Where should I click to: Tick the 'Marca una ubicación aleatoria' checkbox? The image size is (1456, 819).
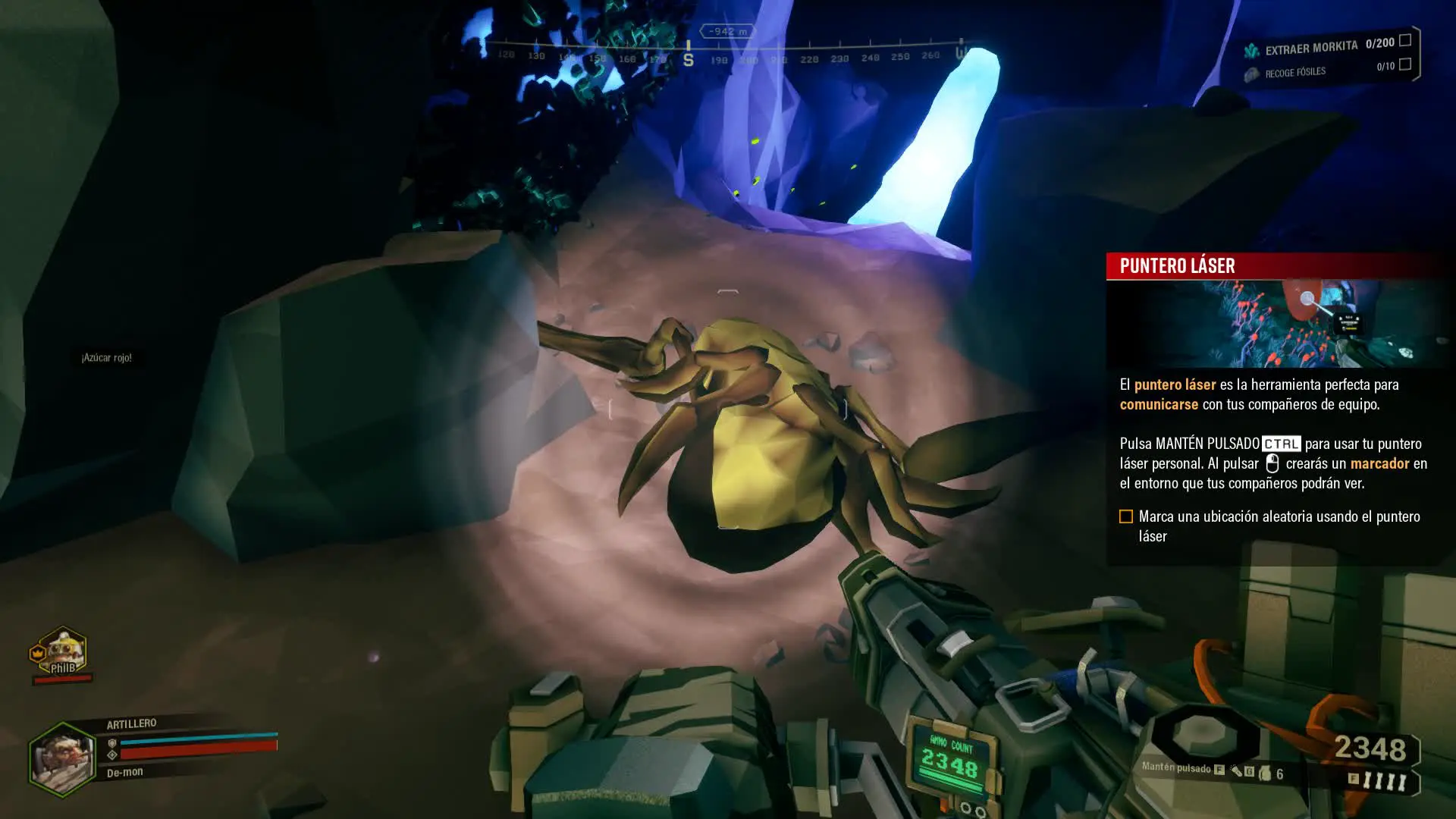pyautogui.click(x=1126, y=516)
